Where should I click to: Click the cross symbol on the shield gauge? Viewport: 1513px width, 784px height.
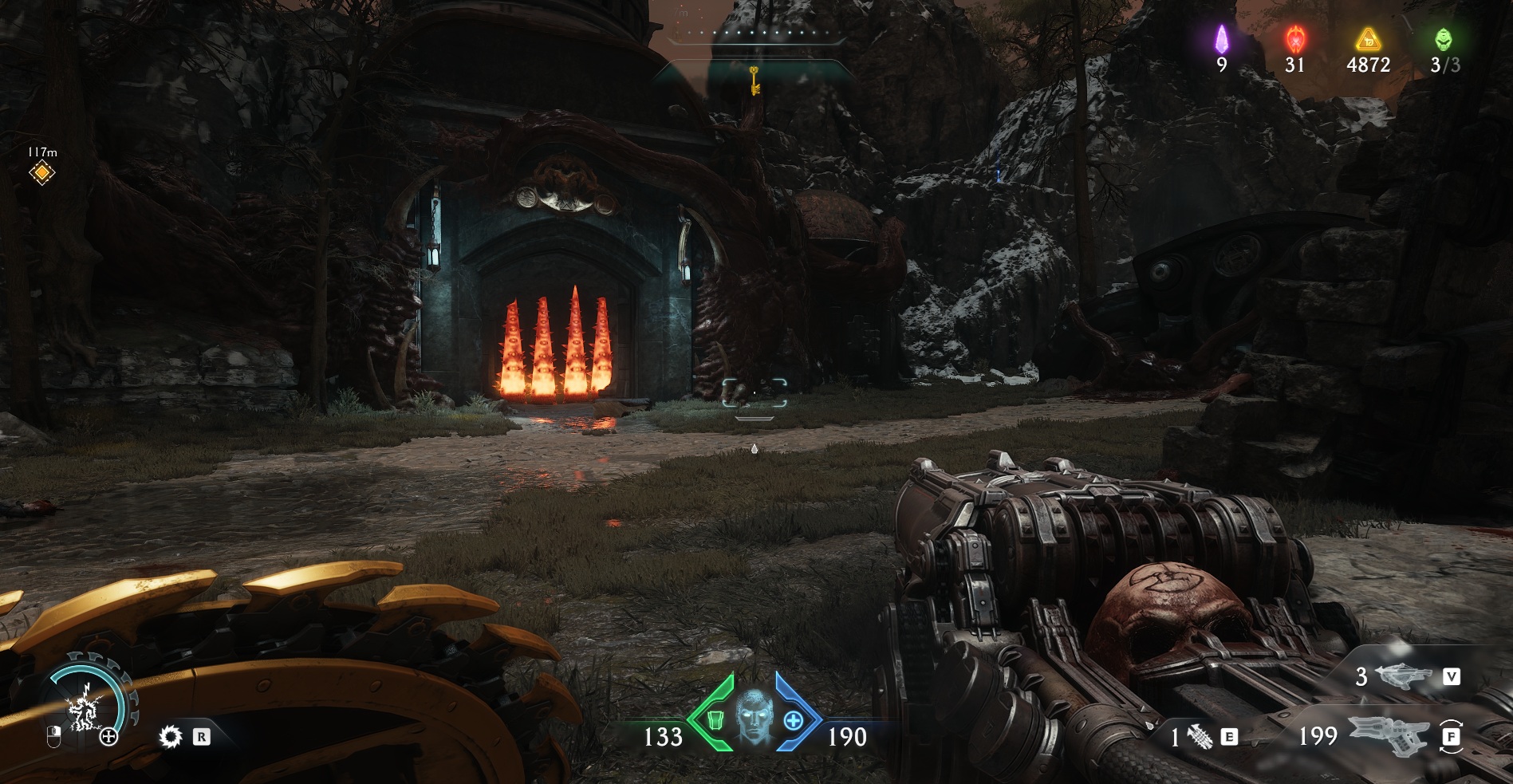tap(108, 737)
